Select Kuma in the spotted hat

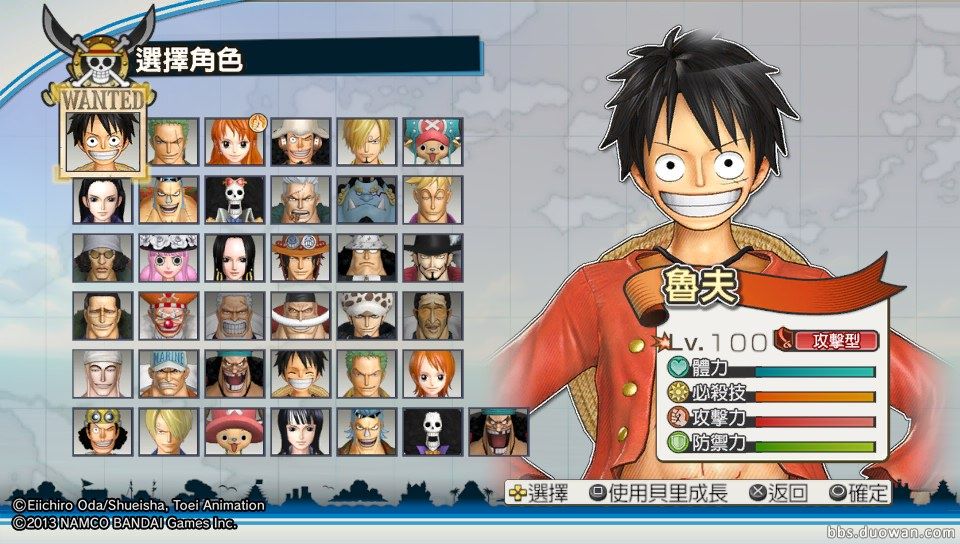(367, 257)
